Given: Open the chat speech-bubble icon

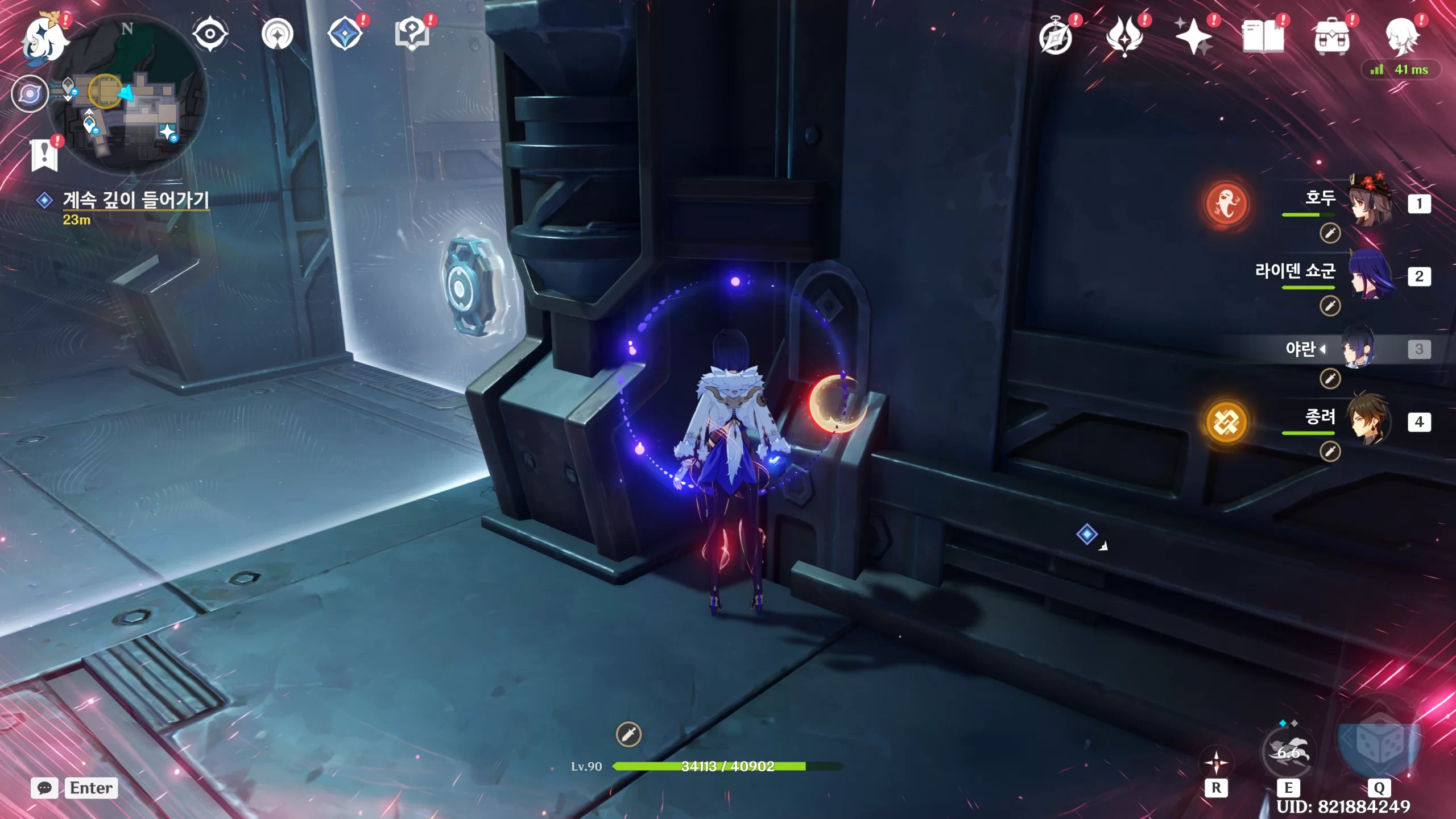Looking at the screenshot, I should 44,788.
